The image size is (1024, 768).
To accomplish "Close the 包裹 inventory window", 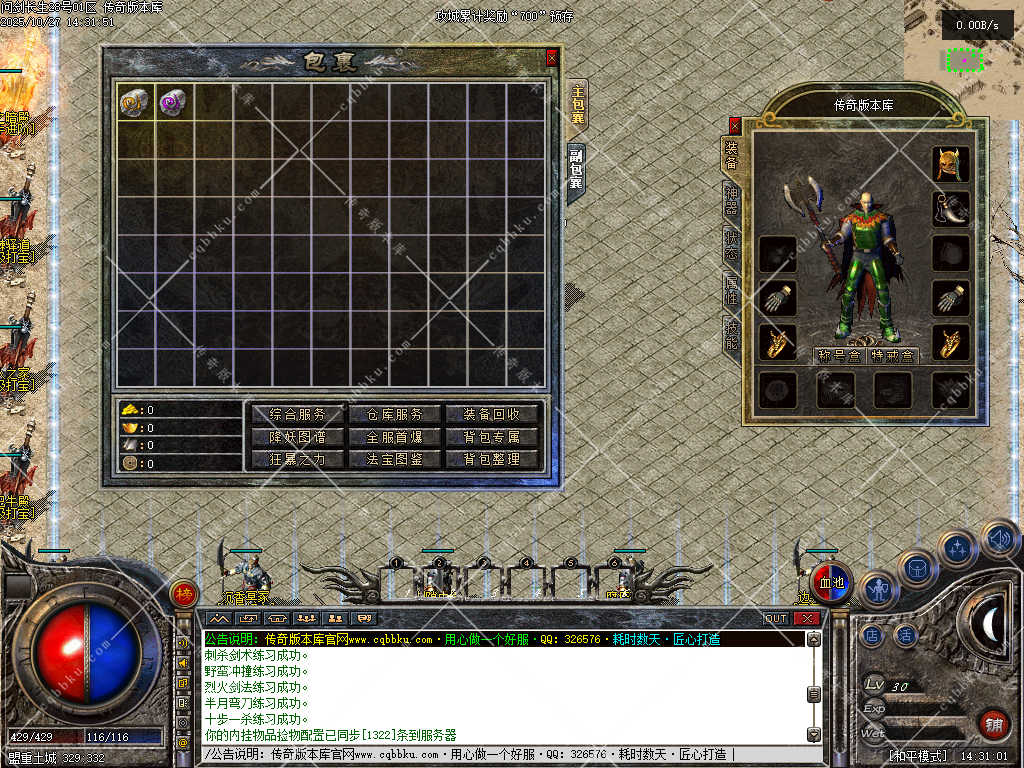I will (x=551, y=59).
